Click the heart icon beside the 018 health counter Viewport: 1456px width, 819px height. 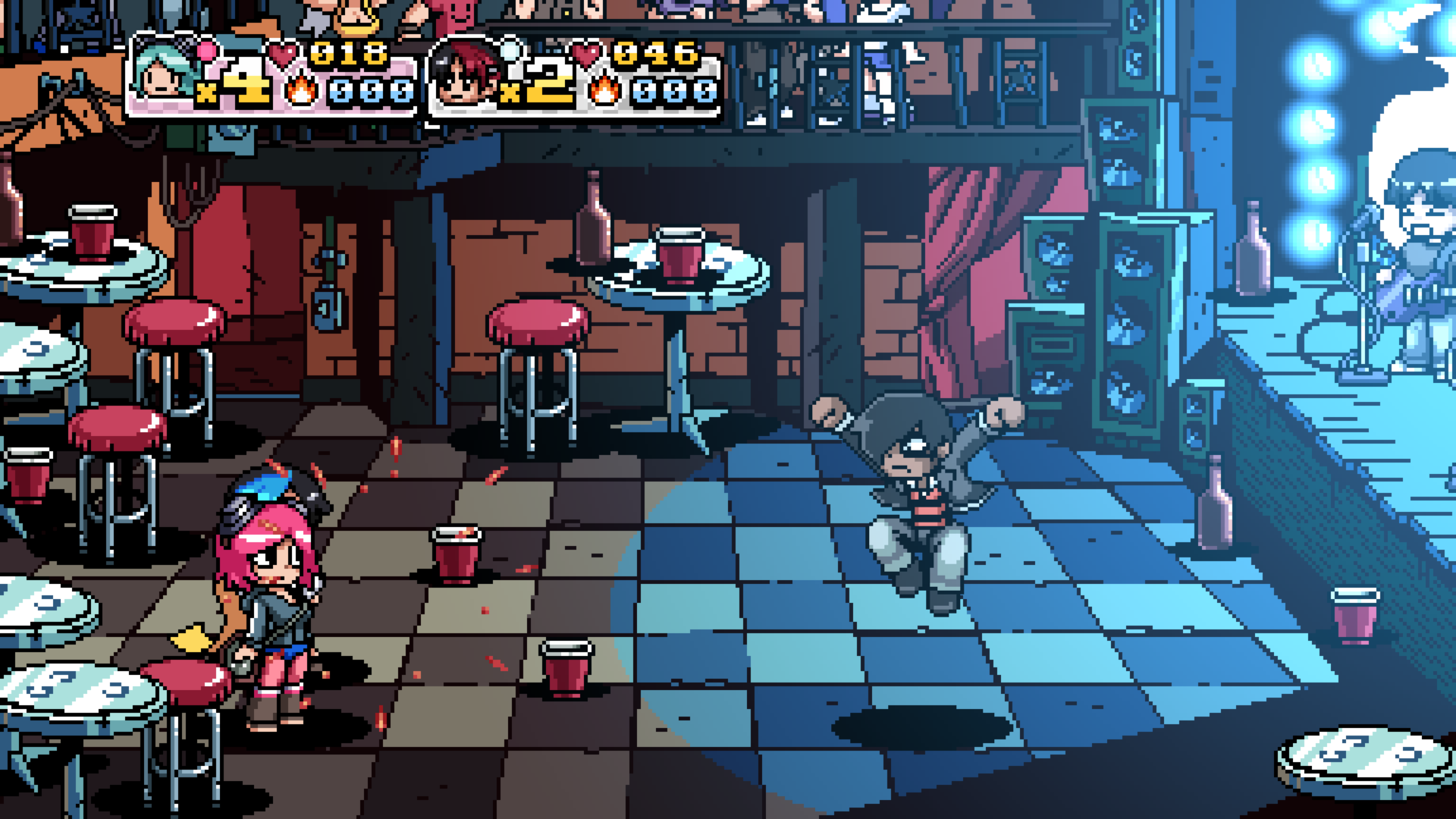coord(281,55)
